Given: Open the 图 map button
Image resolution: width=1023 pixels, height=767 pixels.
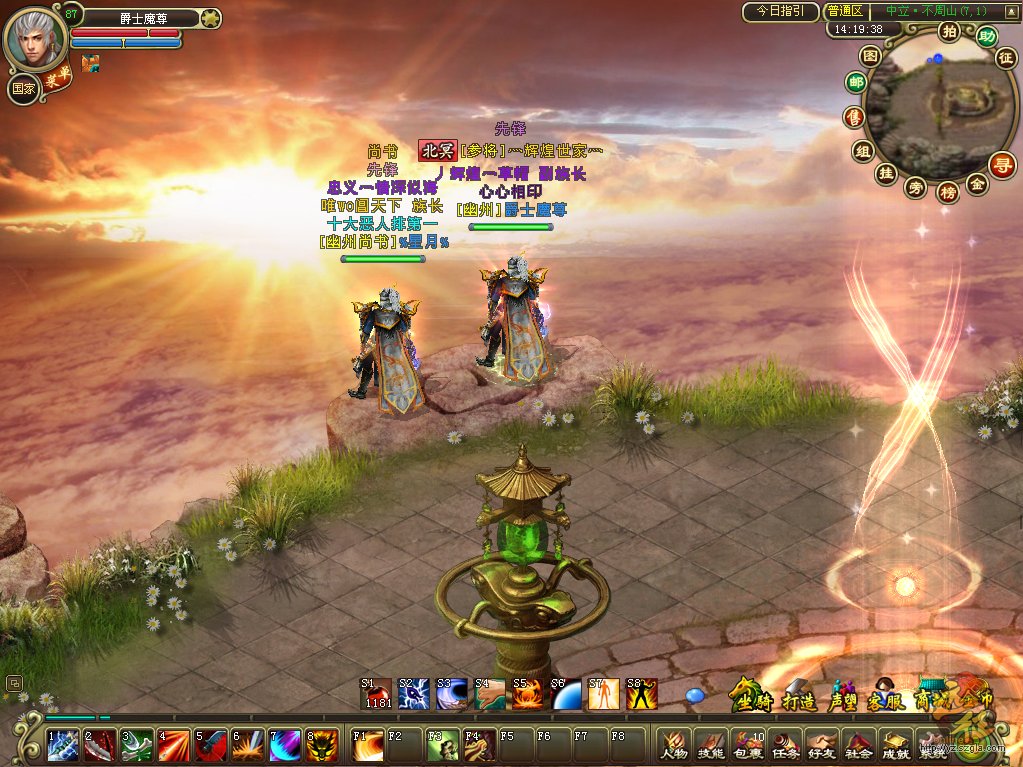Looking at the screenshot, I should pos(871,55).
